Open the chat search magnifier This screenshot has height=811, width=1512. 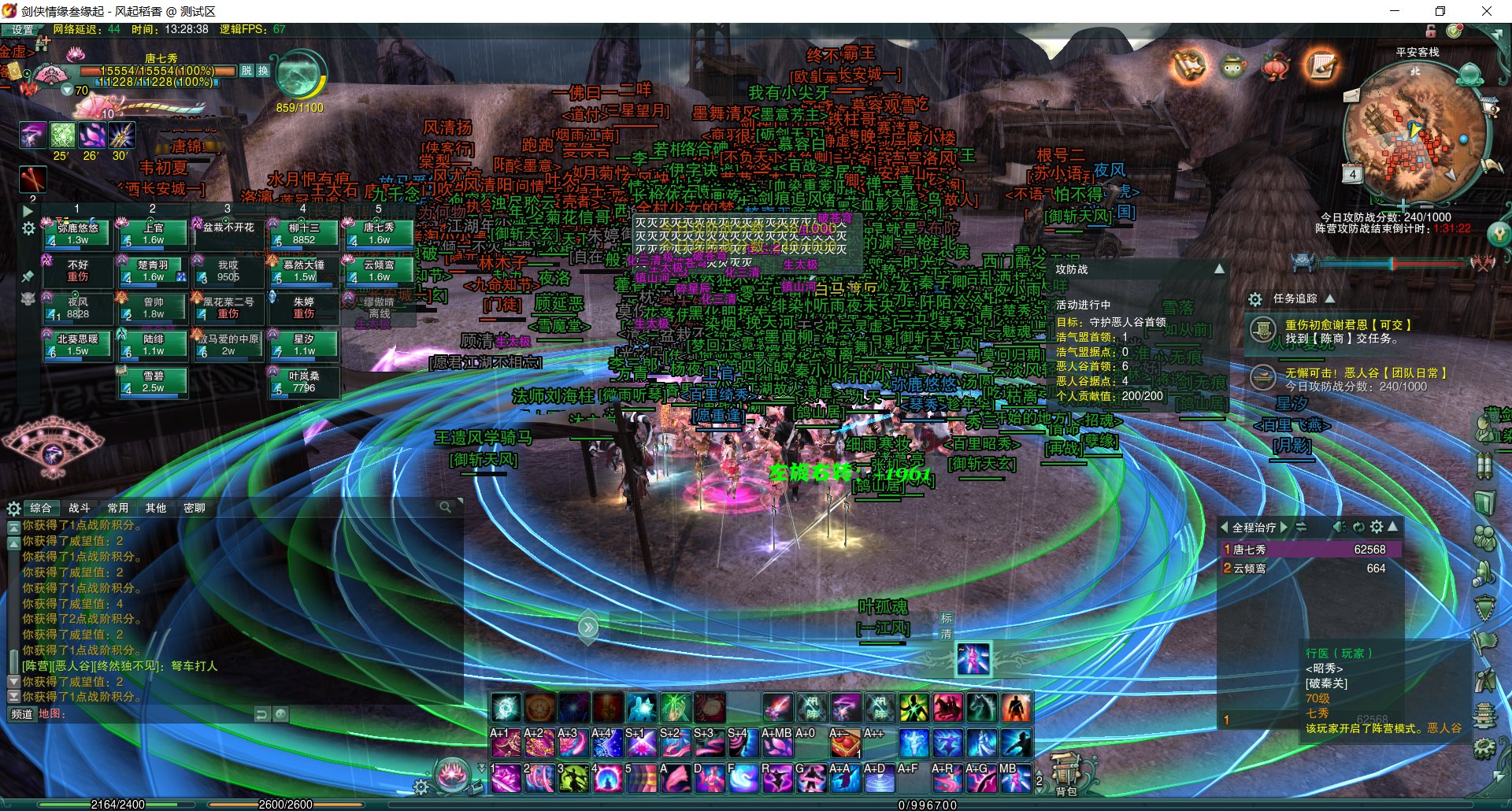pos(445,508)
